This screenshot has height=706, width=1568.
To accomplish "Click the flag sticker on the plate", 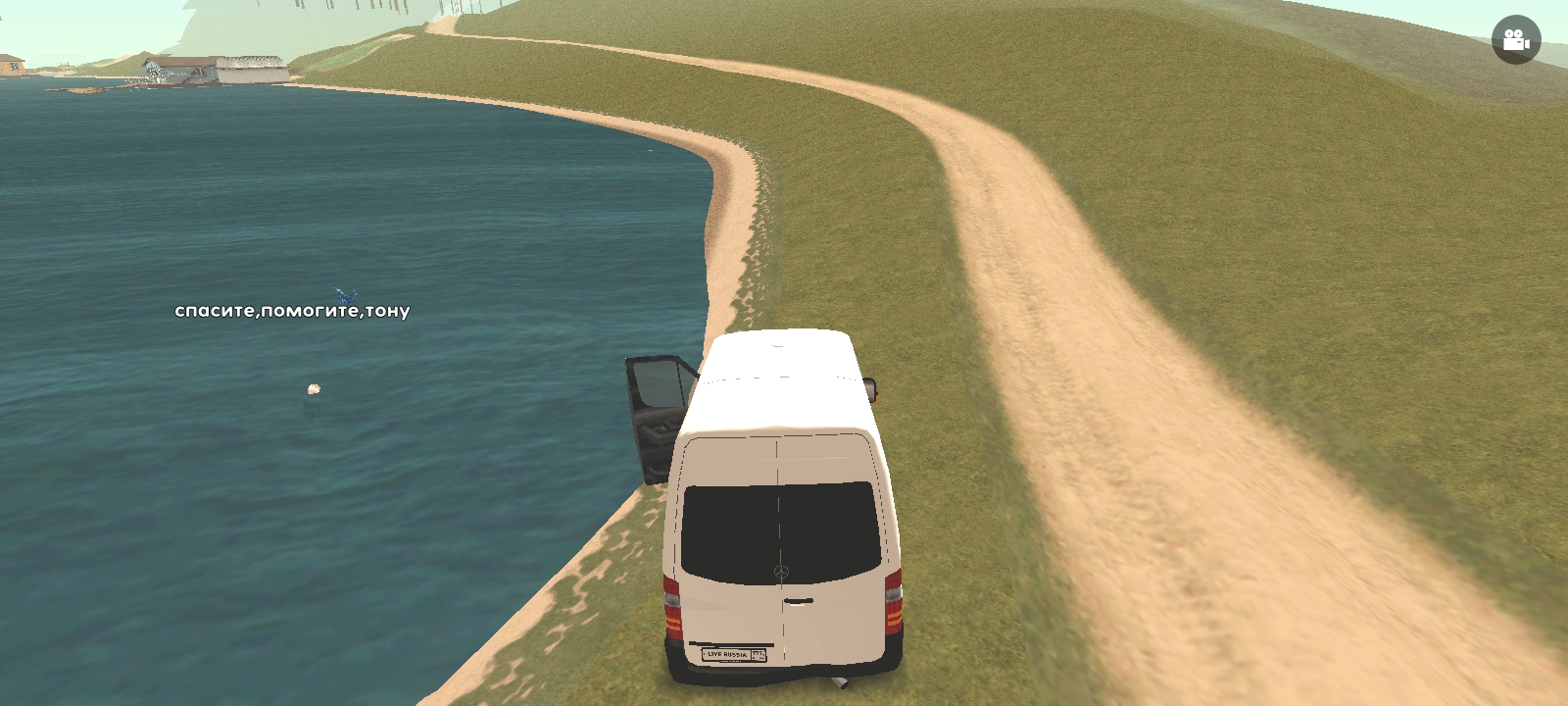I will click(758, 653).
